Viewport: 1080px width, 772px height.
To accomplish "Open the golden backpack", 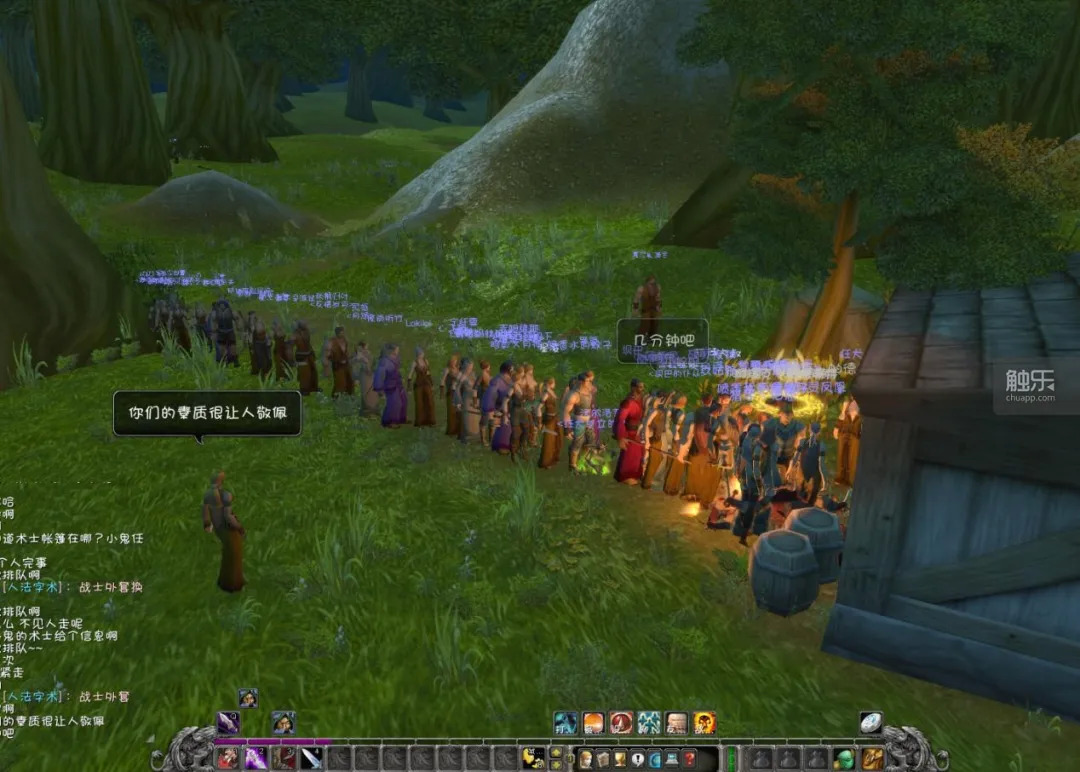I will point(873,758).
